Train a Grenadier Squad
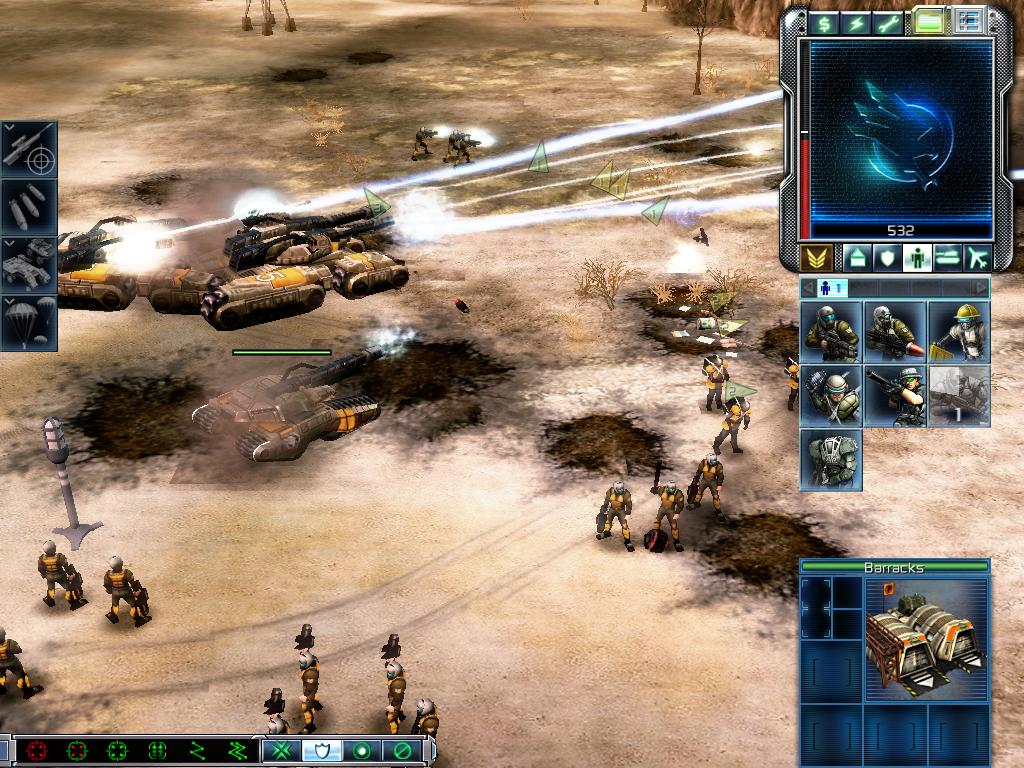The width and height of the screenshot is (1024, 768). [831, 396]
